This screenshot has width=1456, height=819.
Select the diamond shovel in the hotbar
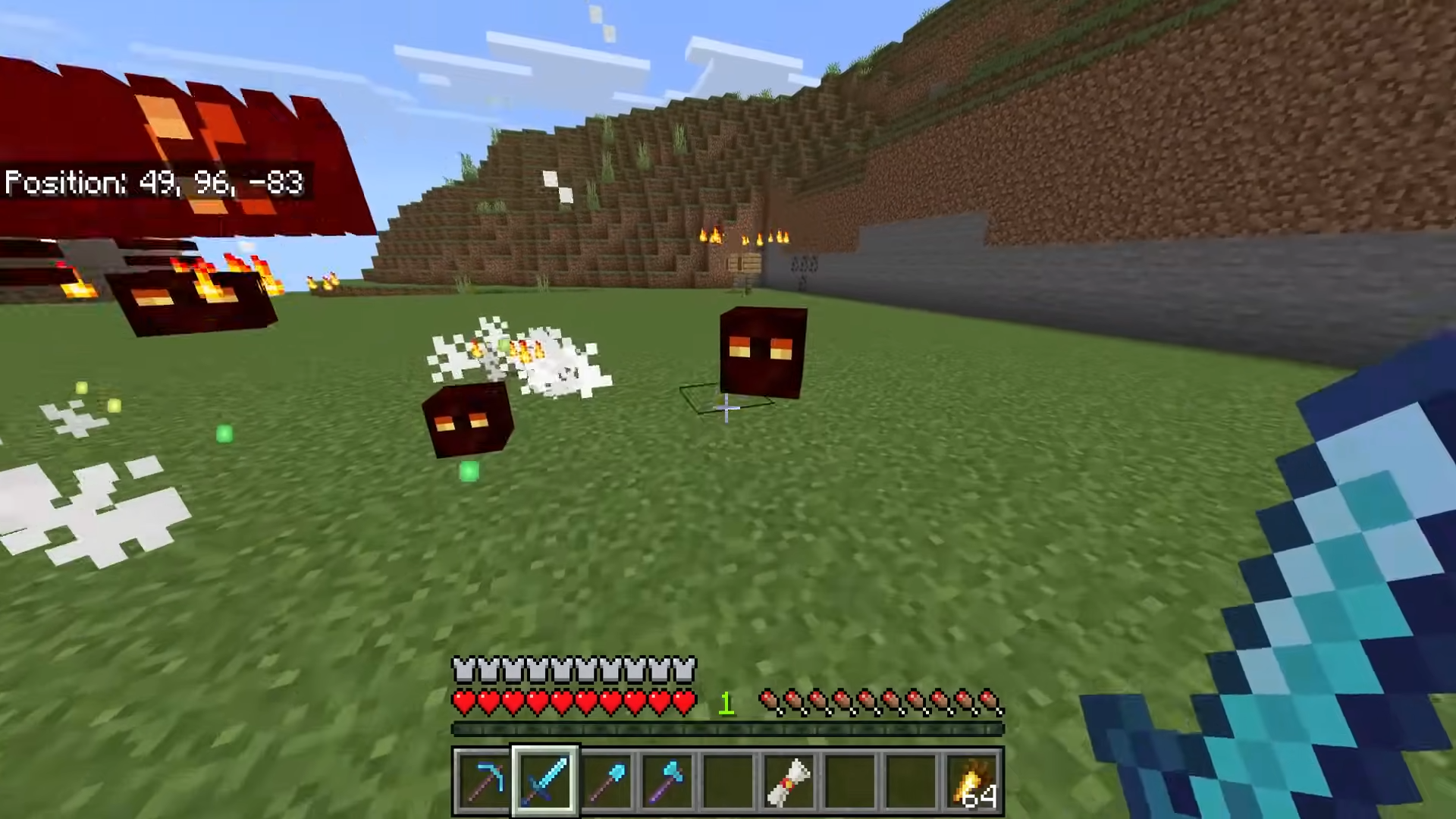pos(607,781)
